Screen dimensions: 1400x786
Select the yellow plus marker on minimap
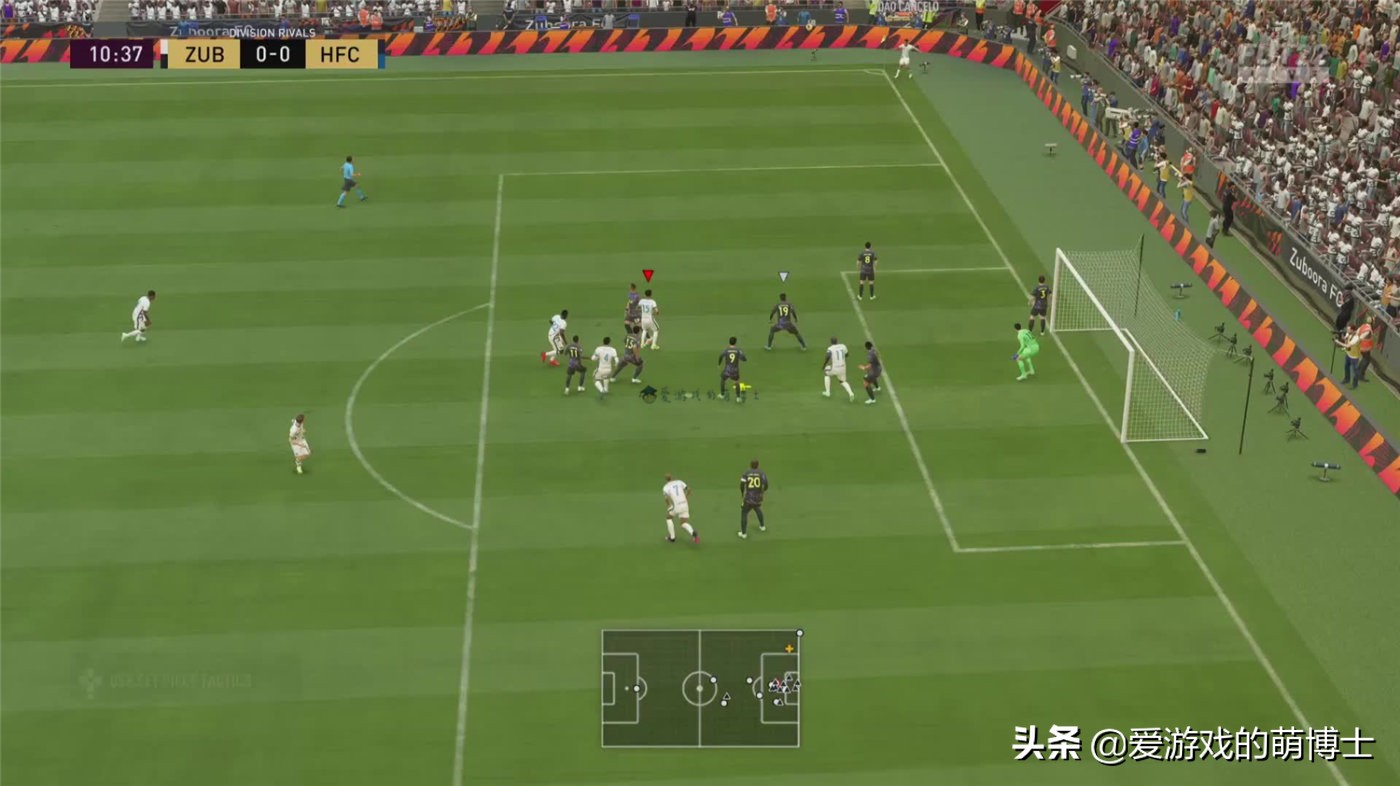[x=790, y=650]
